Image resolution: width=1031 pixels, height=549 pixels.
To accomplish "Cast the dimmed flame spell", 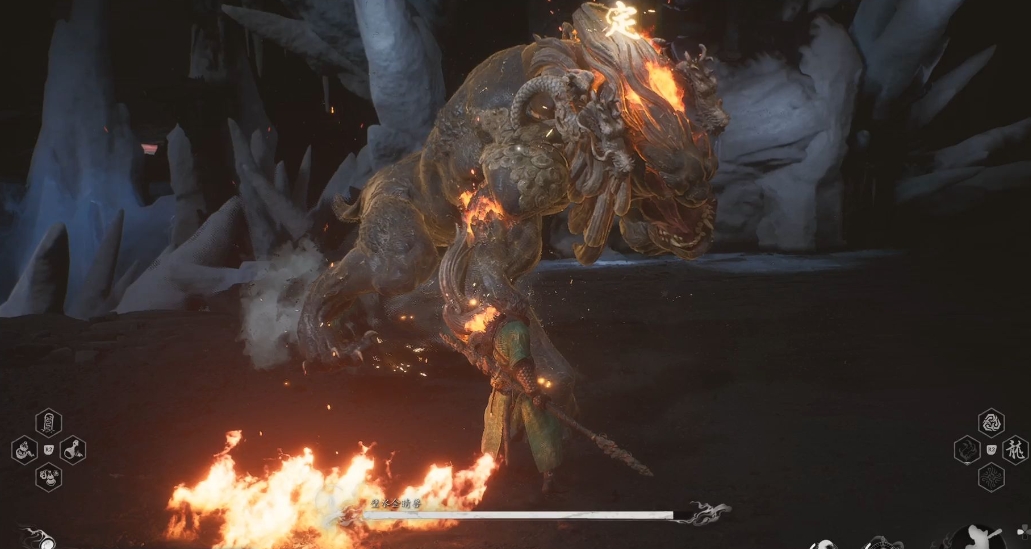I will point(967,450).
